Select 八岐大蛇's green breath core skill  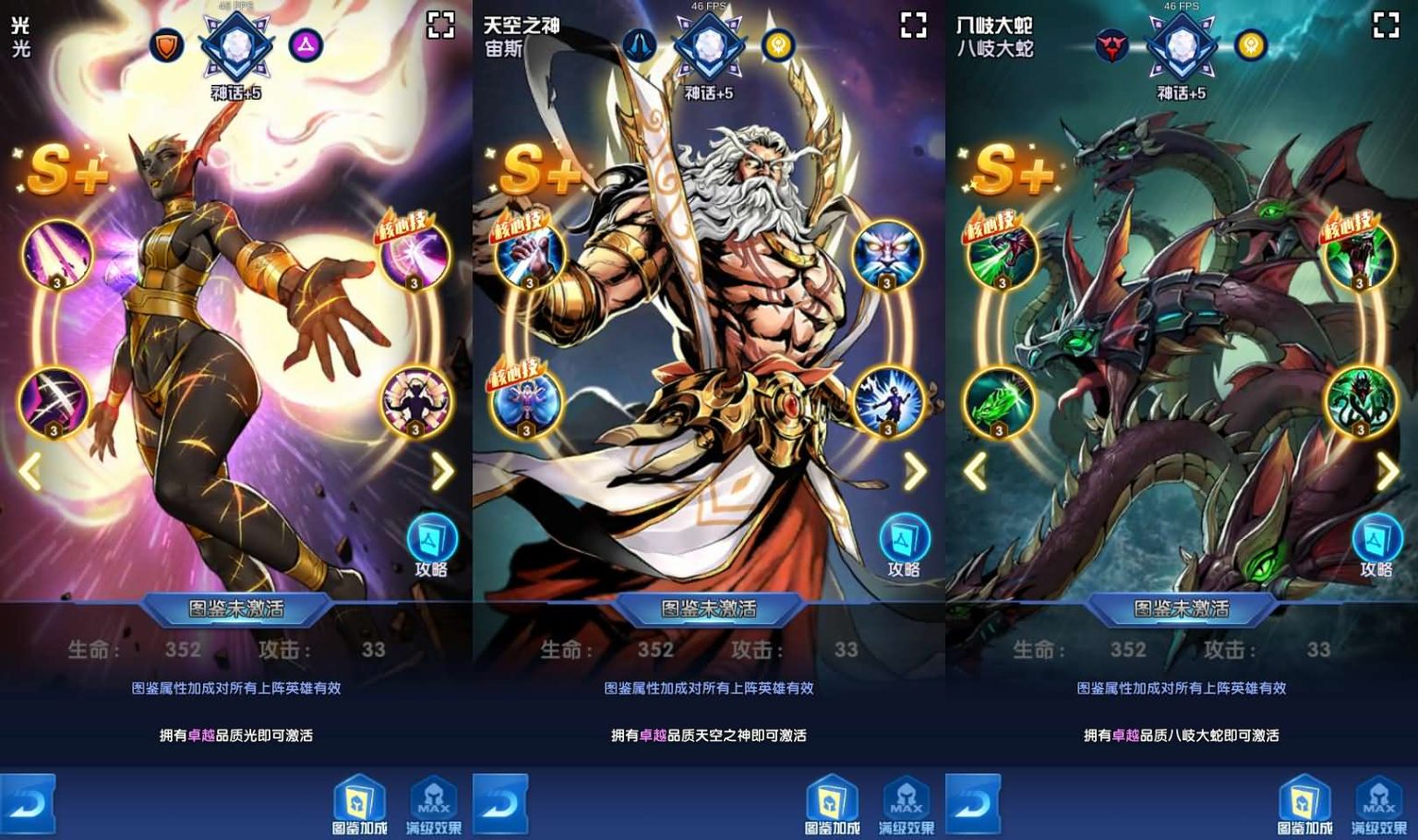(x=1002, y=256)
